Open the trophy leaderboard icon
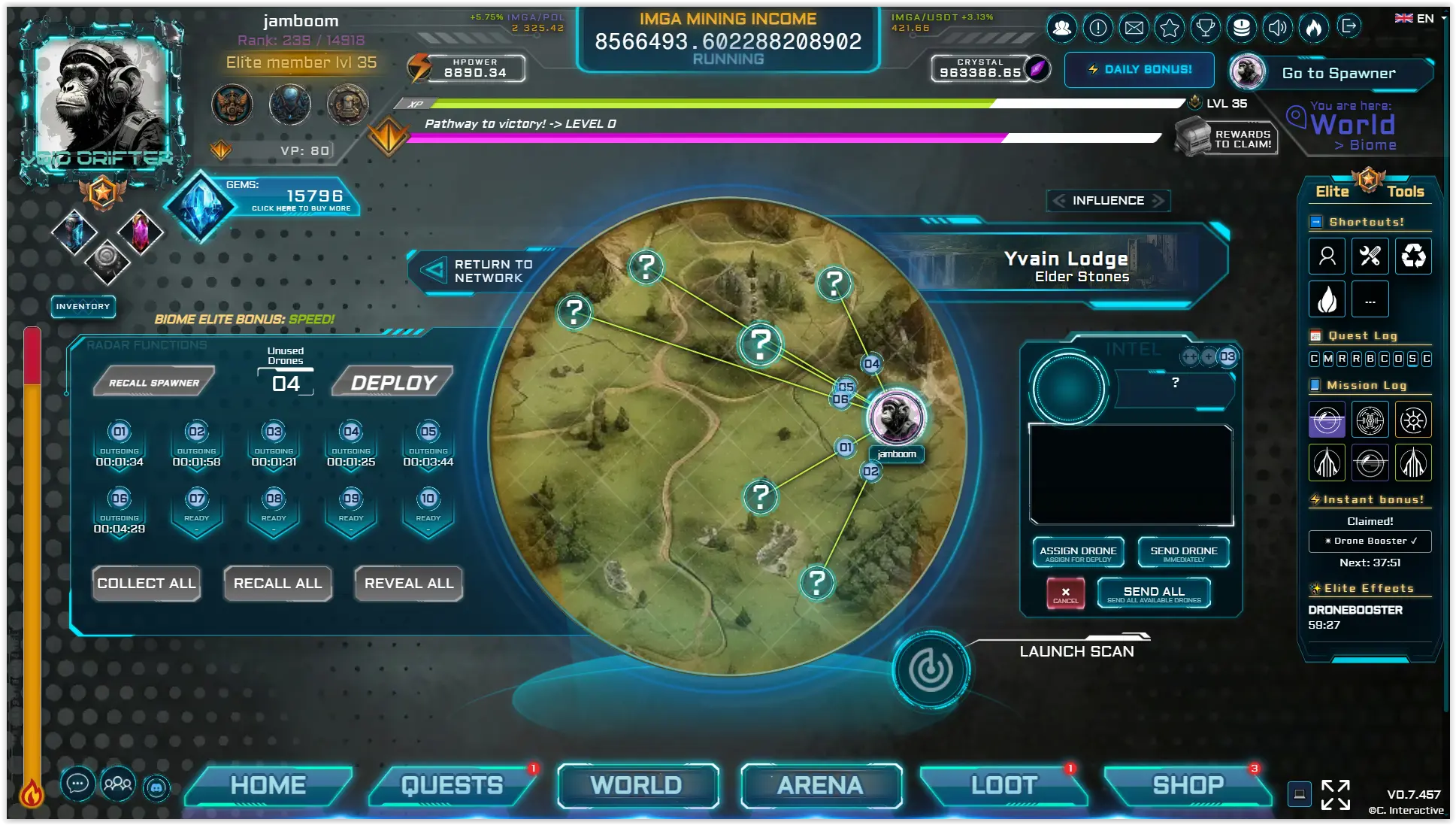The width and height of the screenshot is (1456, 825). (x=1206, y=28)
